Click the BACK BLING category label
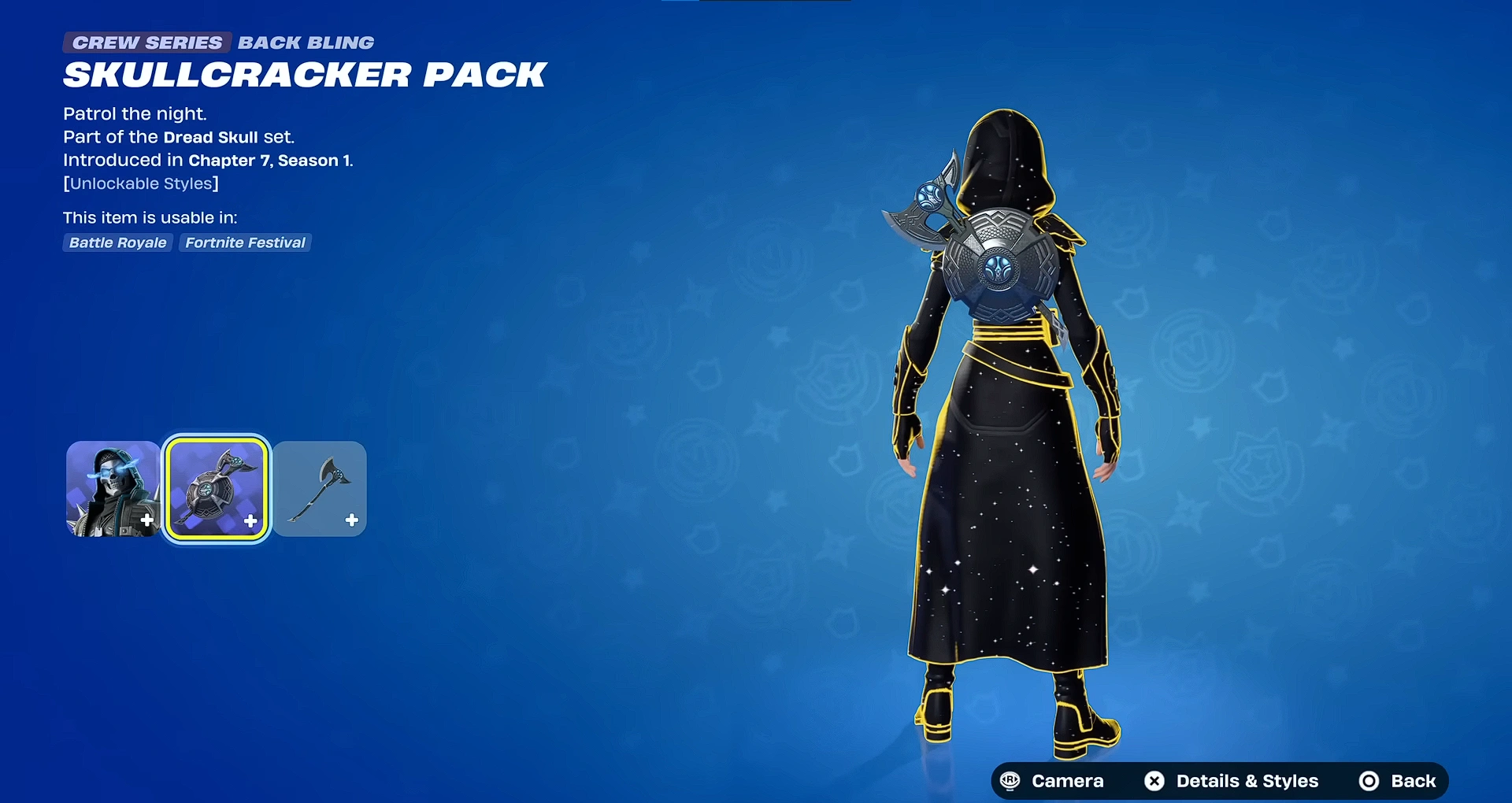The image size is (1512, 803). pyautogui.click(x=306, y=43)
